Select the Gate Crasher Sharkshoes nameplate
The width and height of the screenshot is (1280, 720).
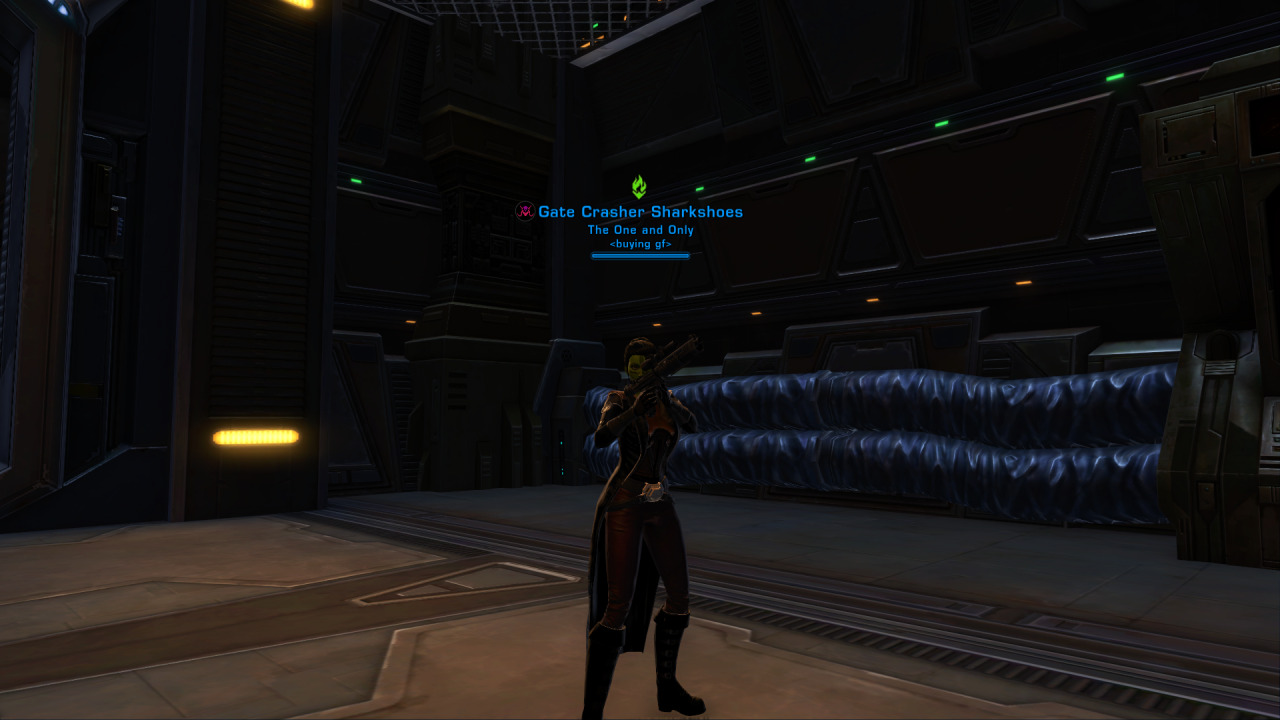[640, 212]
